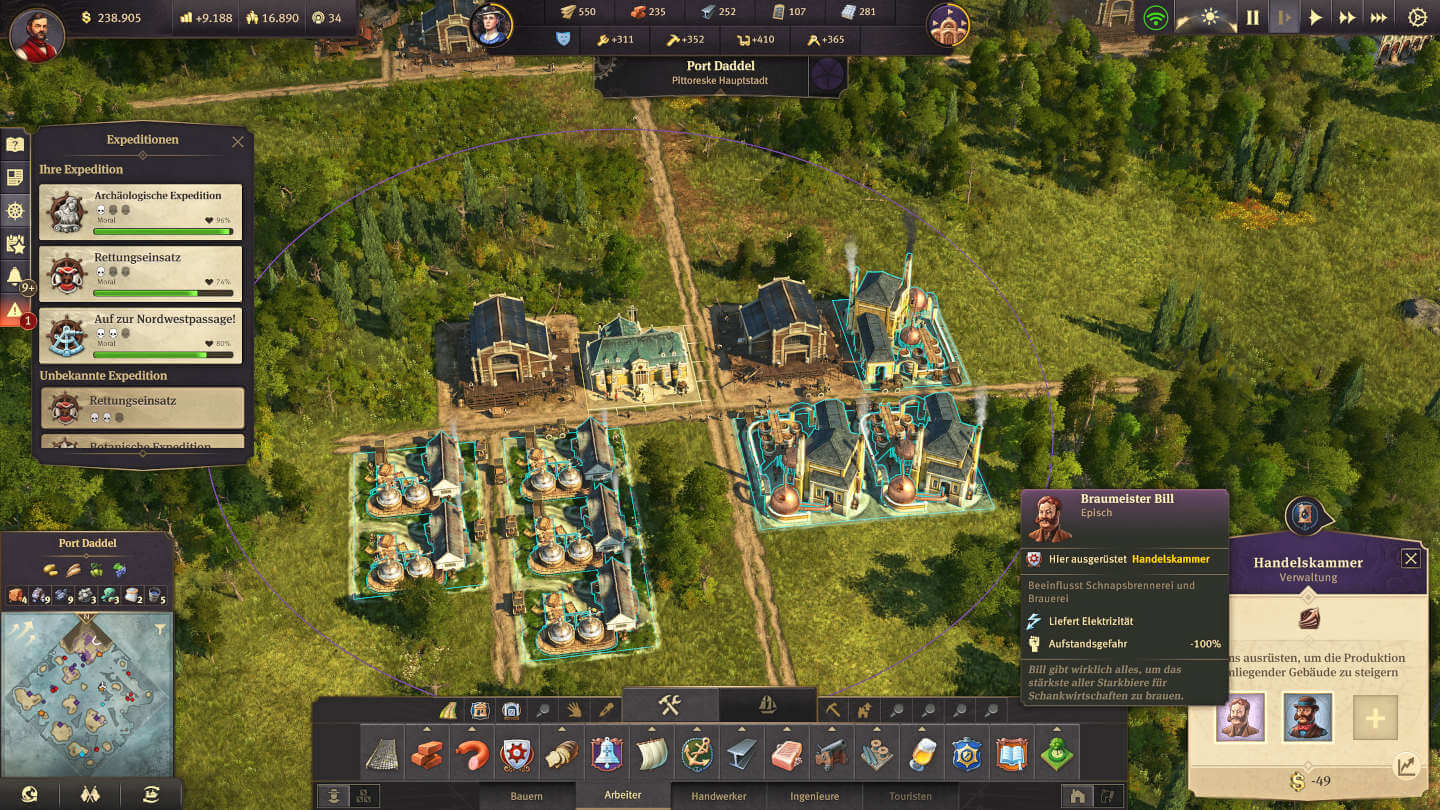Open the red warning alerts tab
The image size is (1440, 810).
tap(14, 311)
